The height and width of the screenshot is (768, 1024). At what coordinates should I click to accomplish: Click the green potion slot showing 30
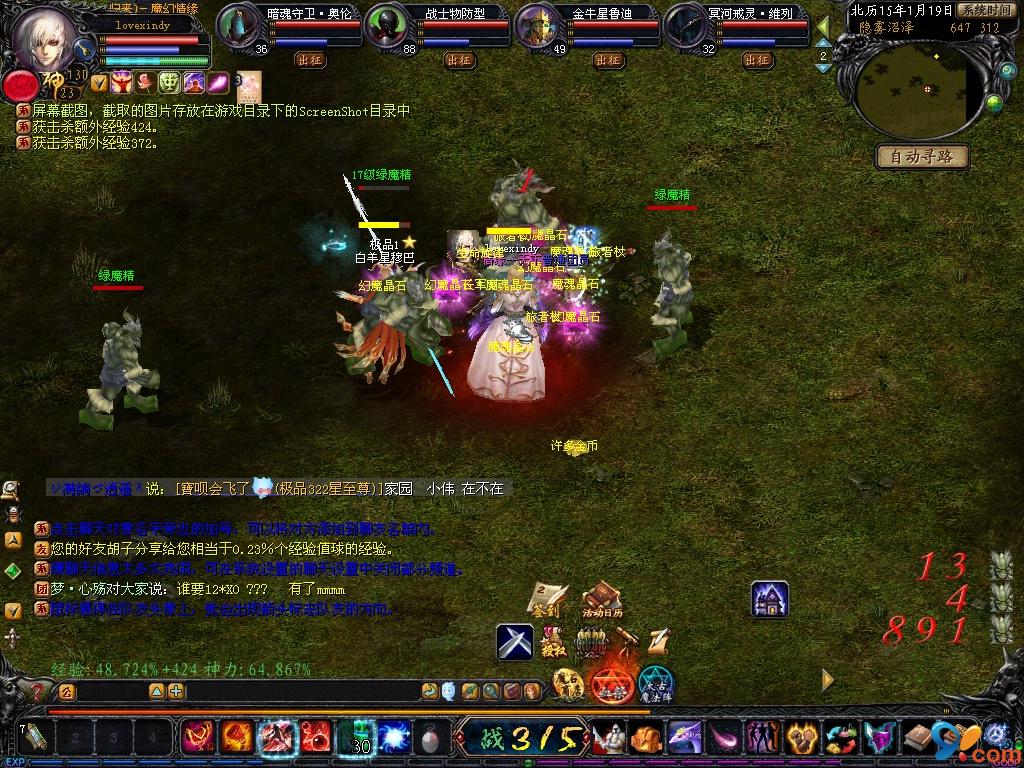356,738
